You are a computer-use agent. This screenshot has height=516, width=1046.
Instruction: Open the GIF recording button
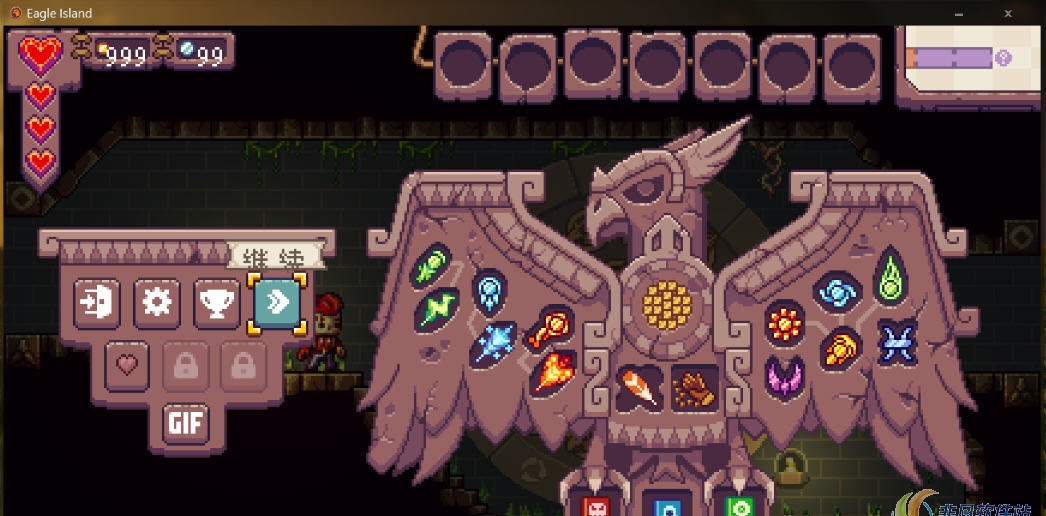186,423
